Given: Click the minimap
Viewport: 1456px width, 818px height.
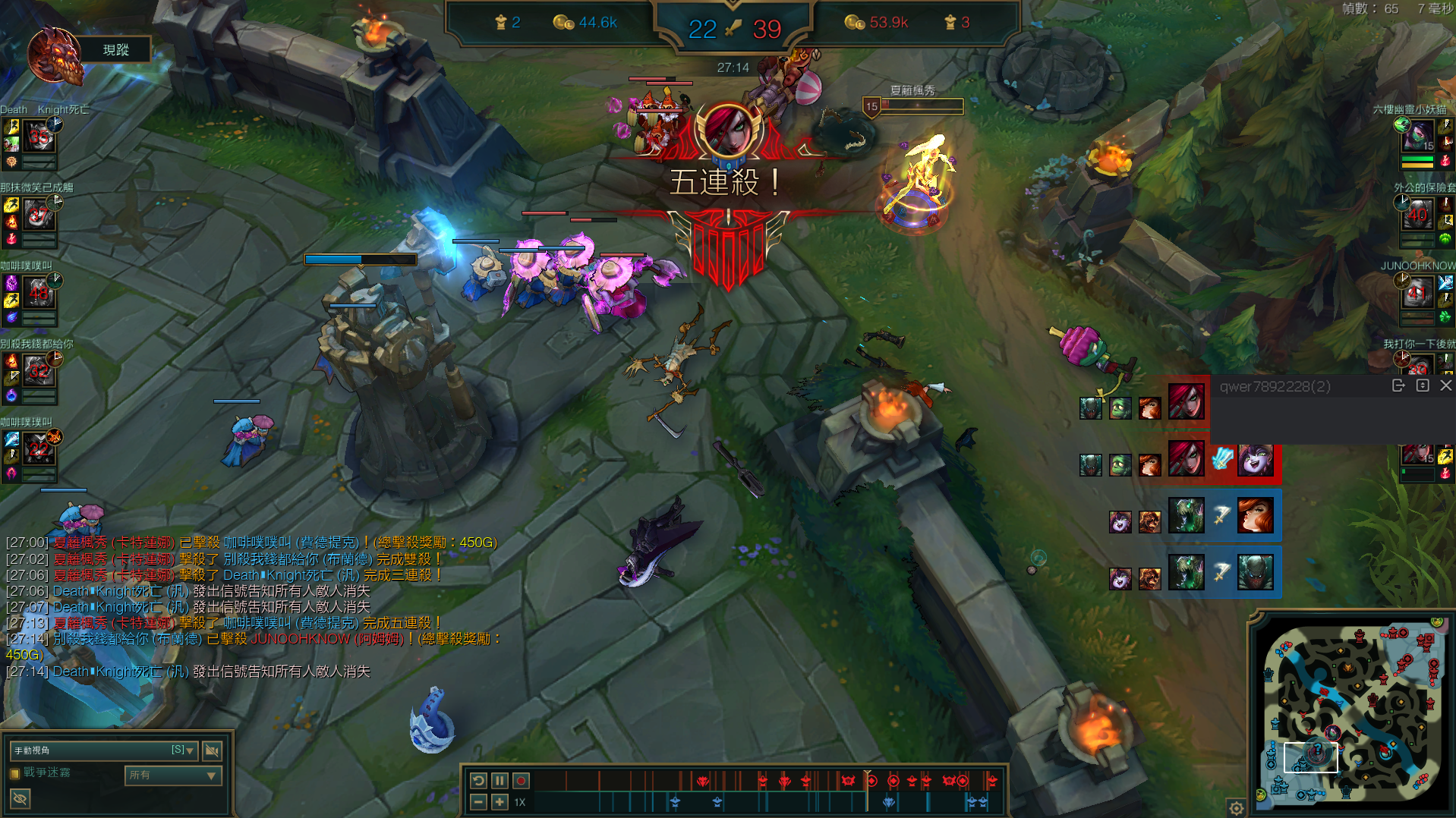Looking at the screenshot, I should [1351, 711].
